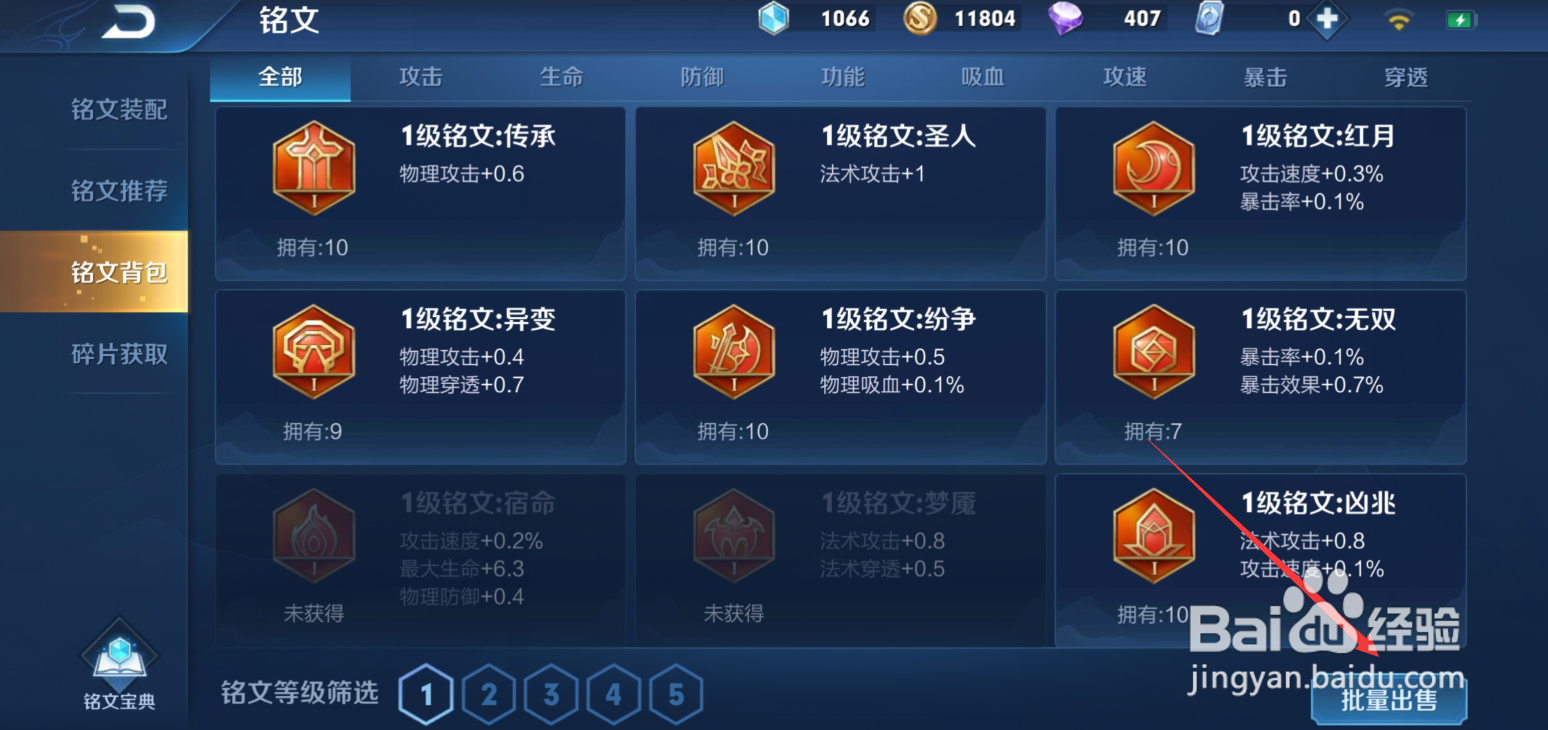Enable level 5 rune filter

(676, 693)
